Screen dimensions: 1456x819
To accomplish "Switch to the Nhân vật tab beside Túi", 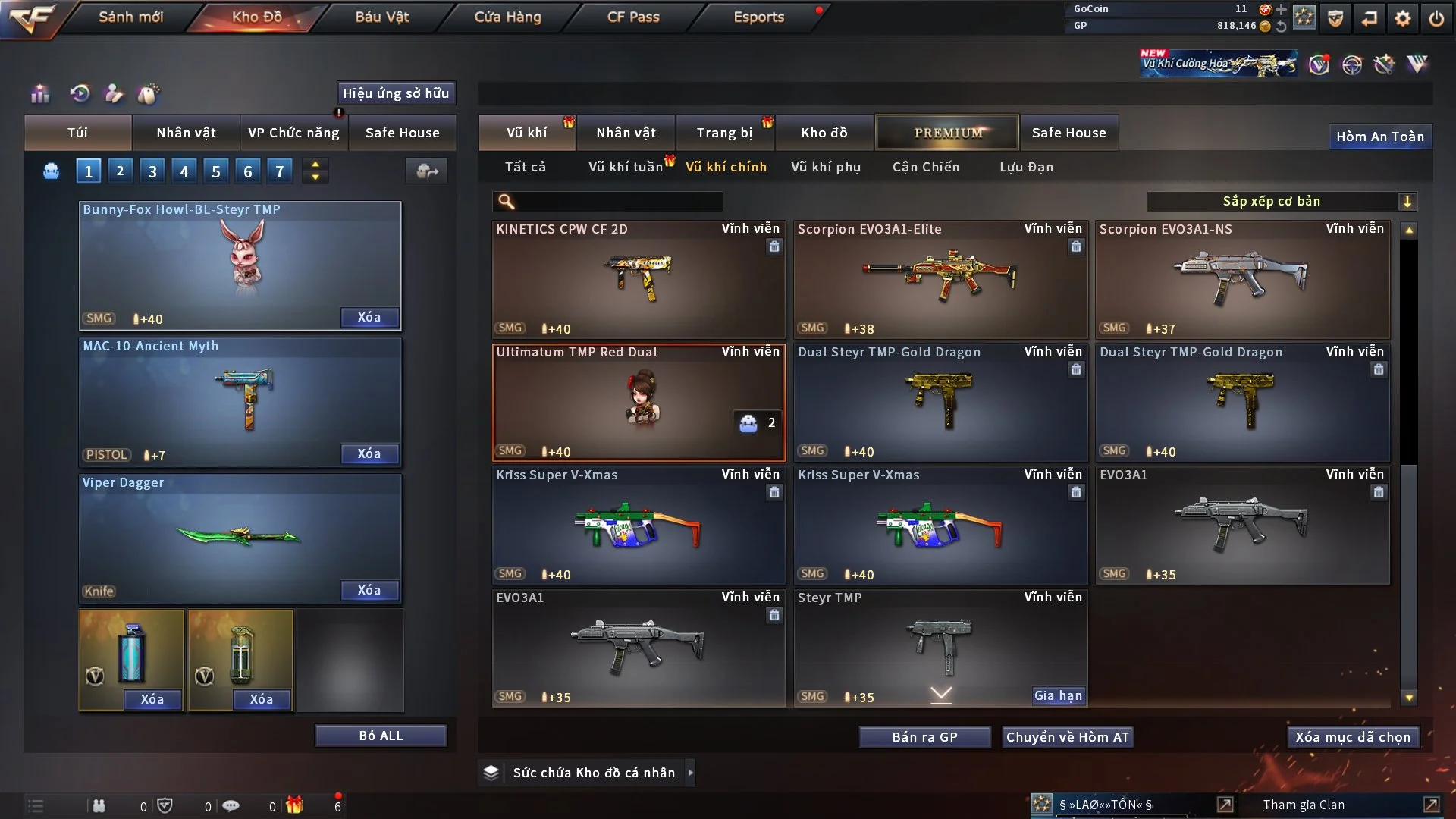I will point(186,133).
